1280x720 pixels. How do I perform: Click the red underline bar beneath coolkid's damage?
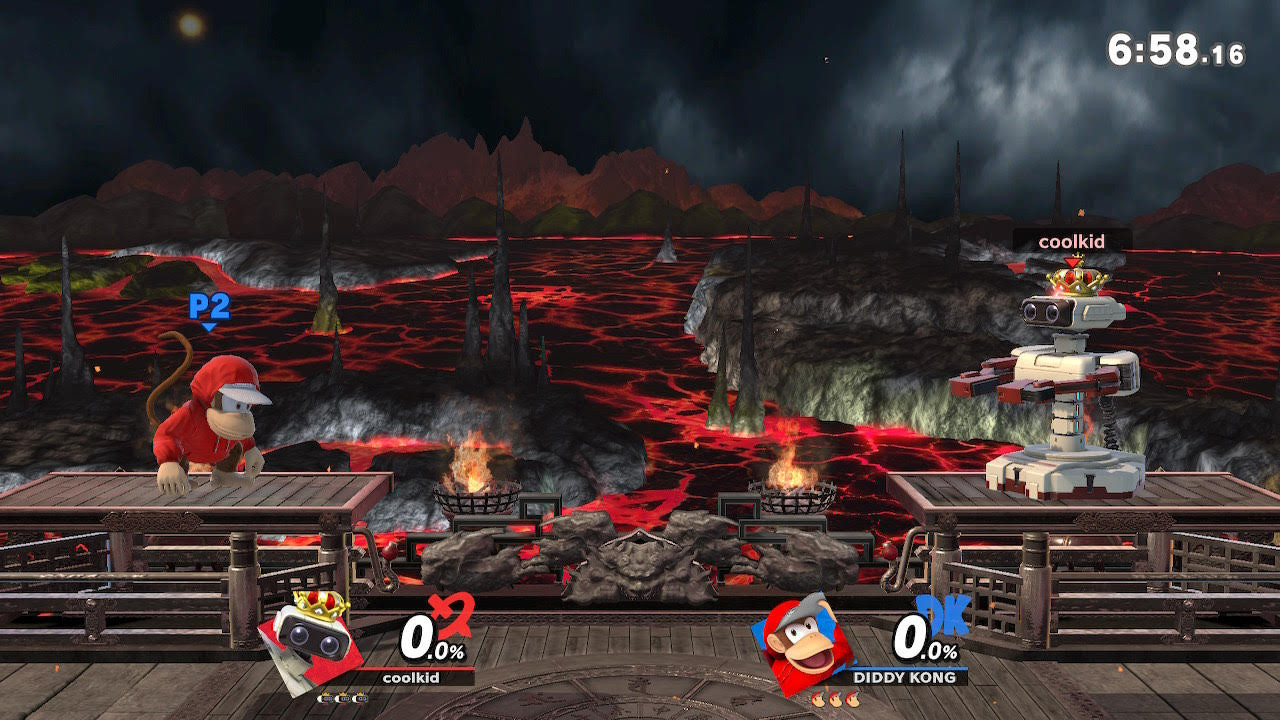420,668
